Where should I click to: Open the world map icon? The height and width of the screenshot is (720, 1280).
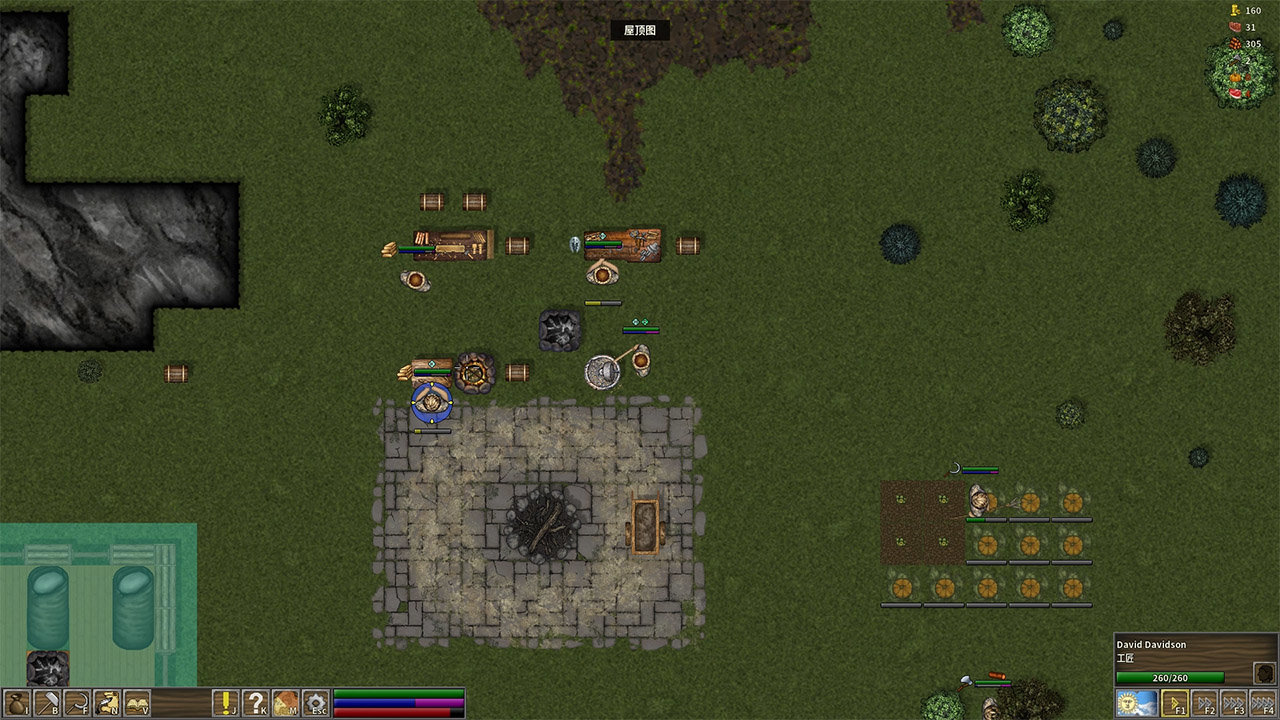286,703
